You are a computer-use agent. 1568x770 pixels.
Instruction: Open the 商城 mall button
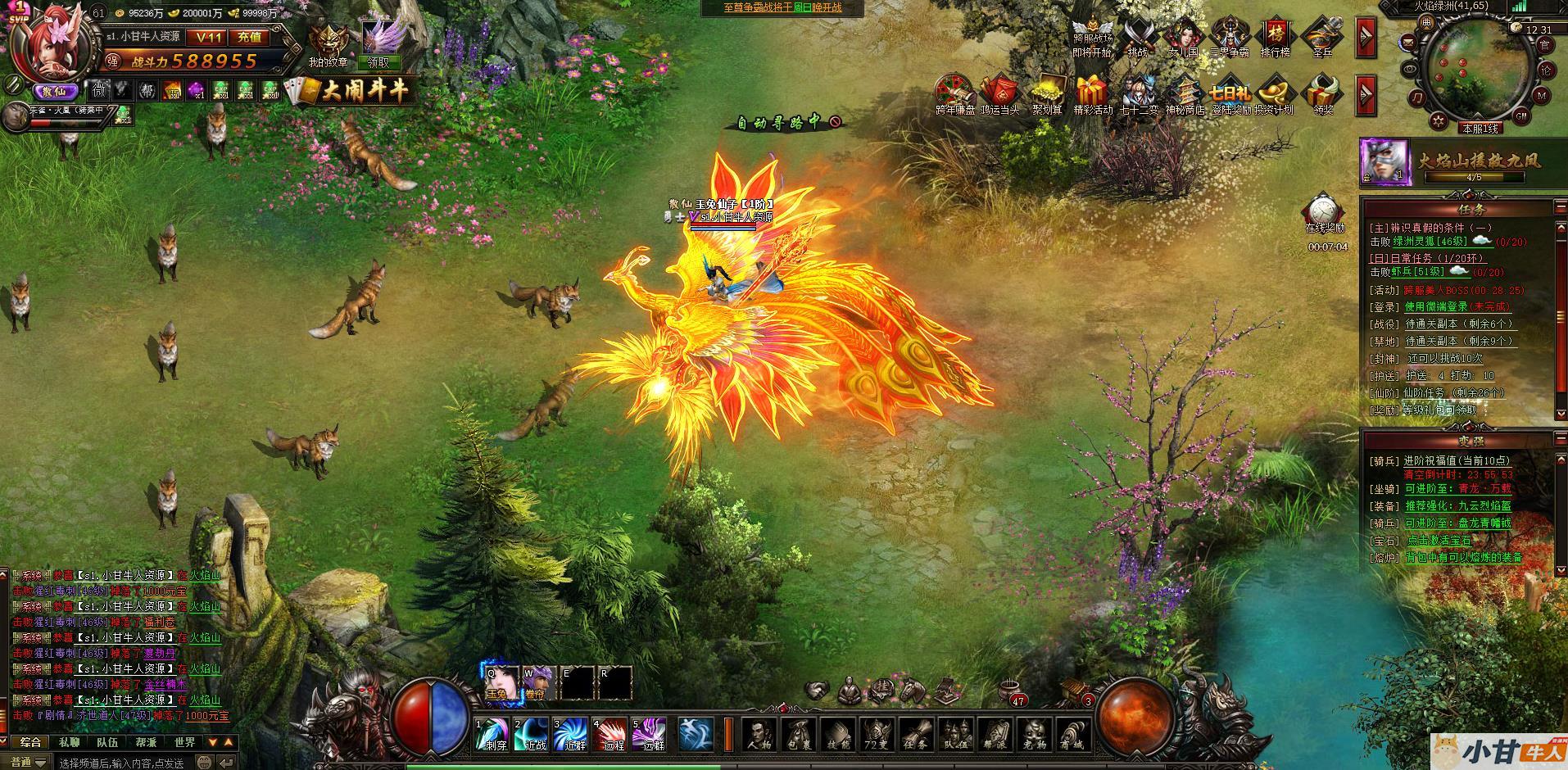click(x=1072, y=735)
